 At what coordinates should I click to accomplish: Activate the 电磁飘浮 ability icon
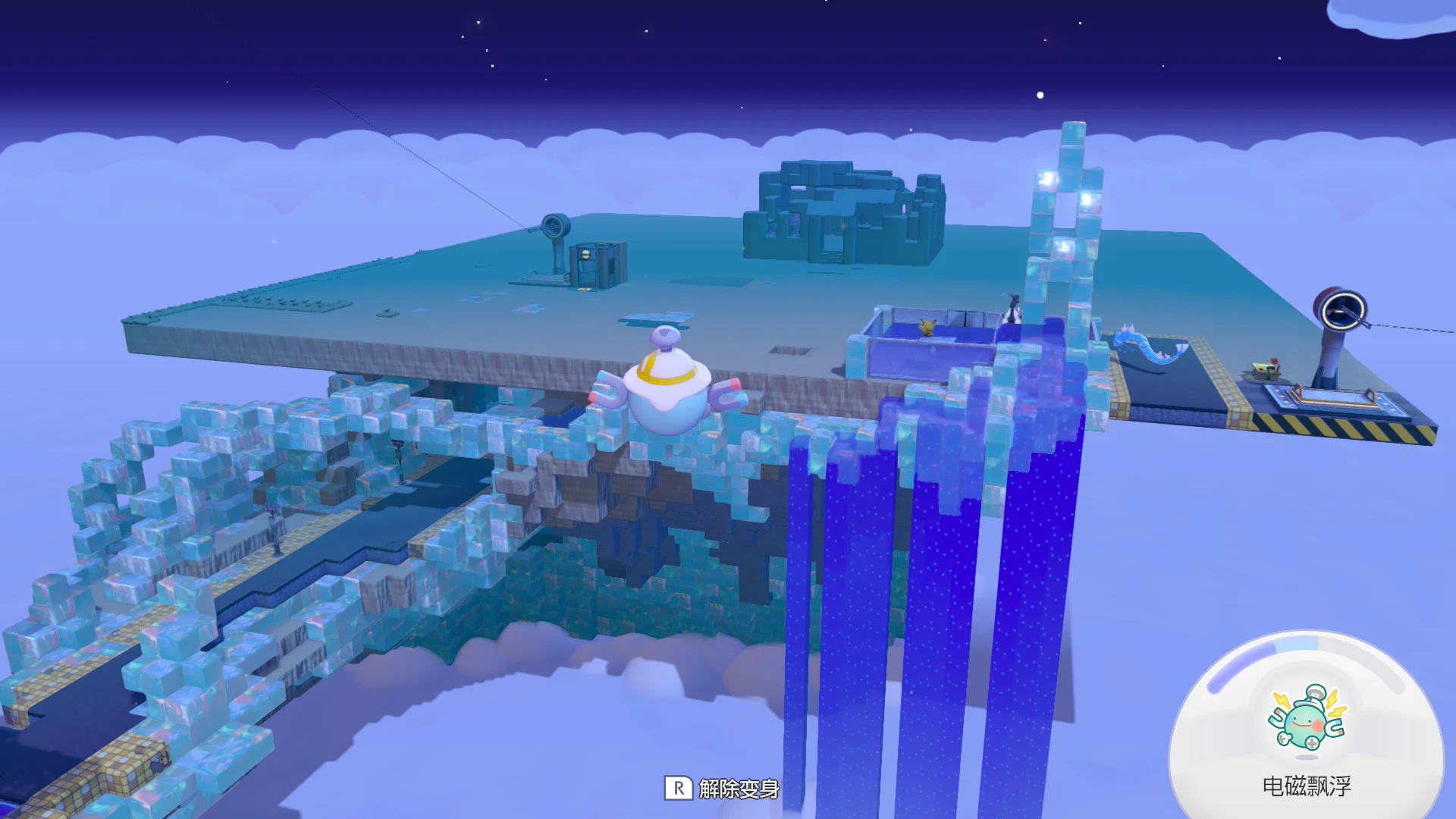click(x=1306, y=719)
